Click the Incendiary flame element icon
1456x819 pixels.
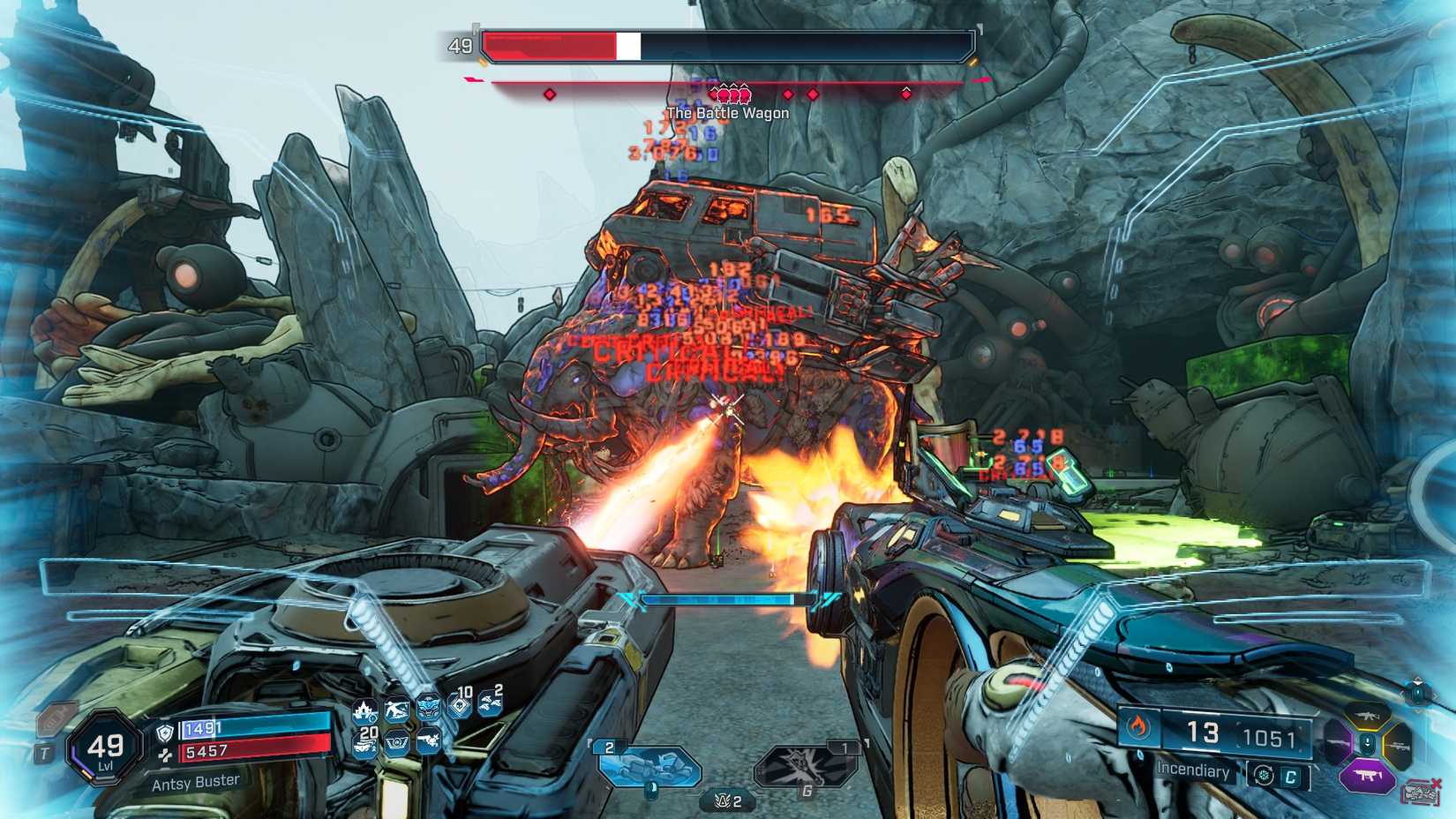1139,728
